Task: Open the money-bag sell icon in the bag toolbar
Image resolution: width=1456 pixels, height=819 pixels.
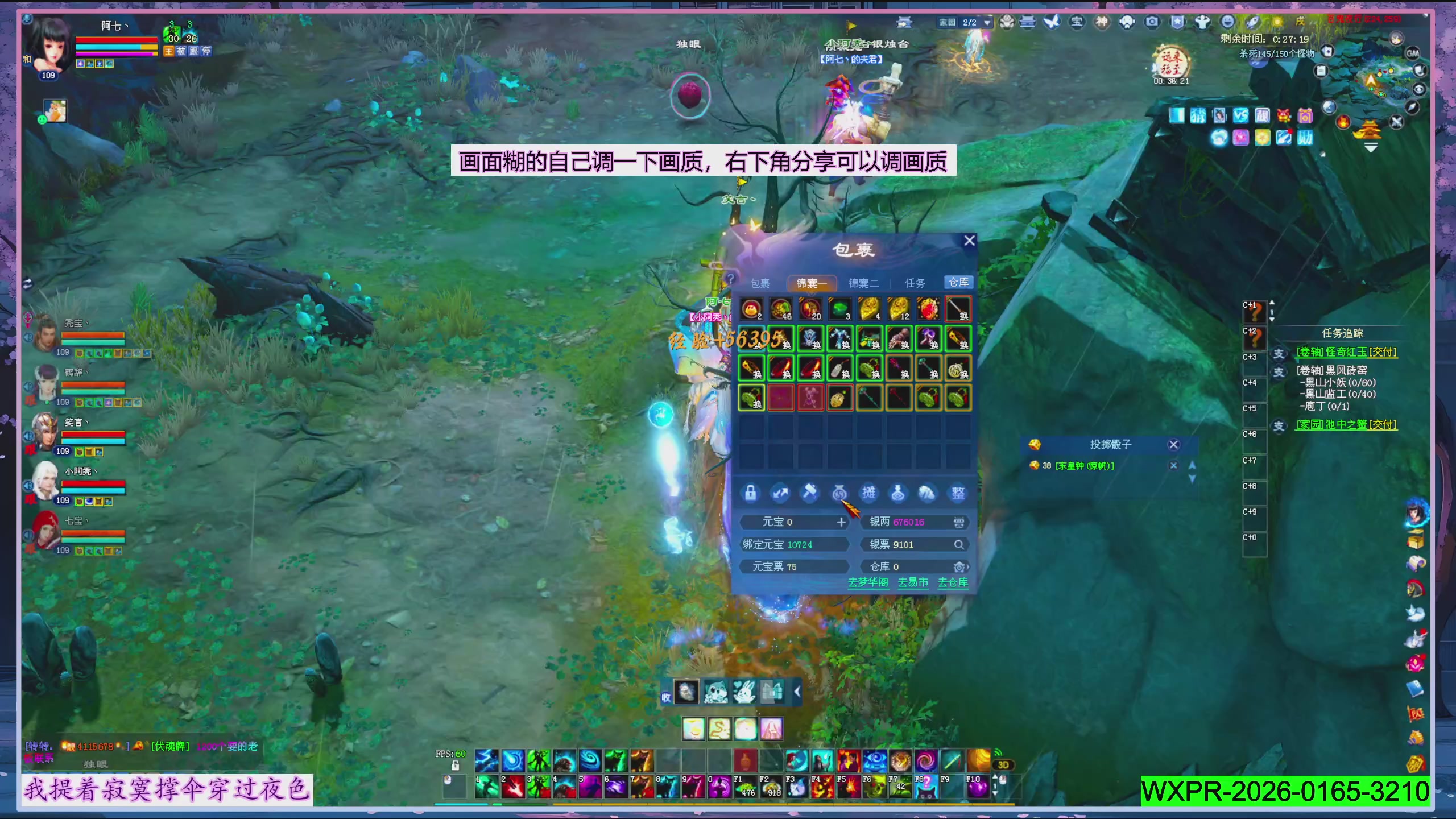Action: tap(841, 492)
